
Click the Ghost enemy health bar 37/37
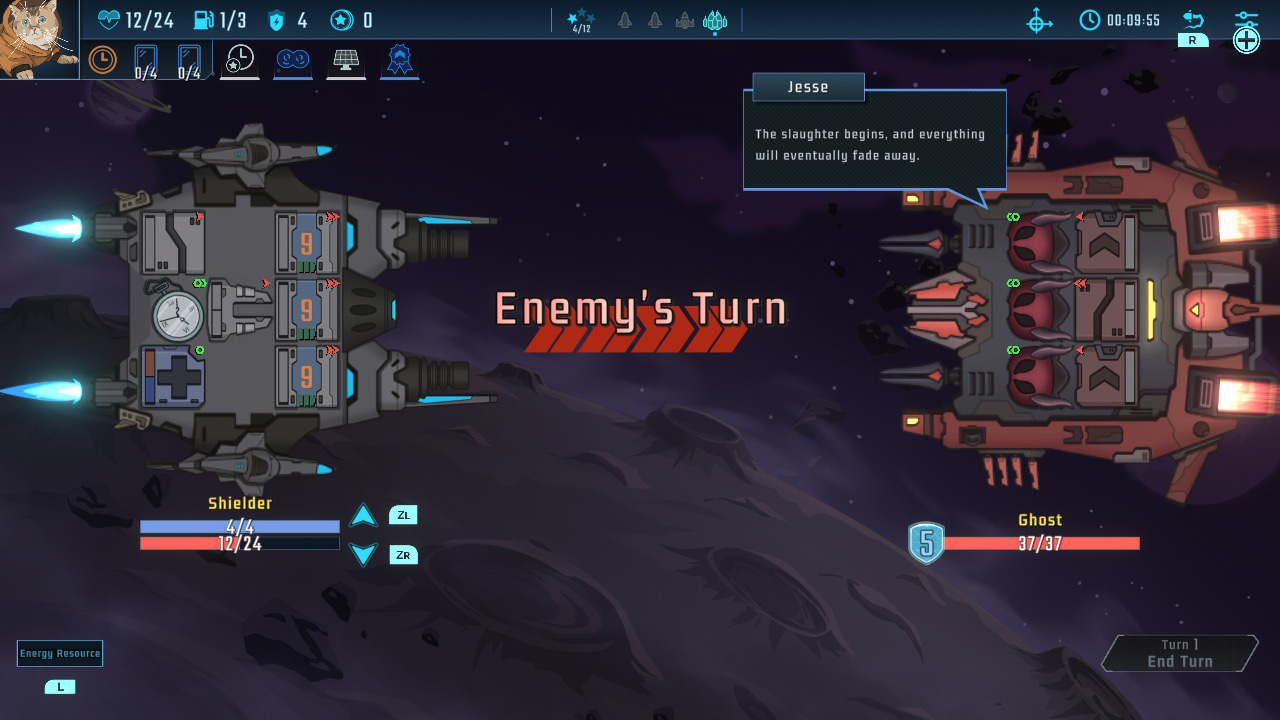point(1040,545)
